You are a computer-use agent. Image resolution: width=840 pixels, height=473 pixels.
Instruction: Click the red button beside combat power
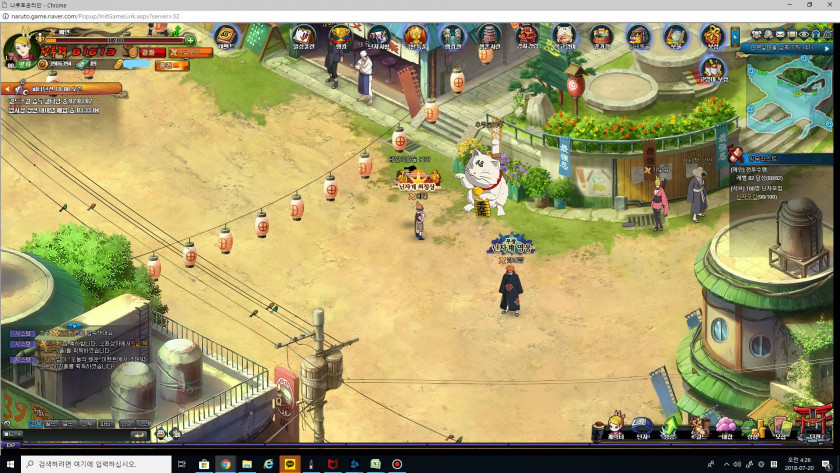(x=147, y=52)
